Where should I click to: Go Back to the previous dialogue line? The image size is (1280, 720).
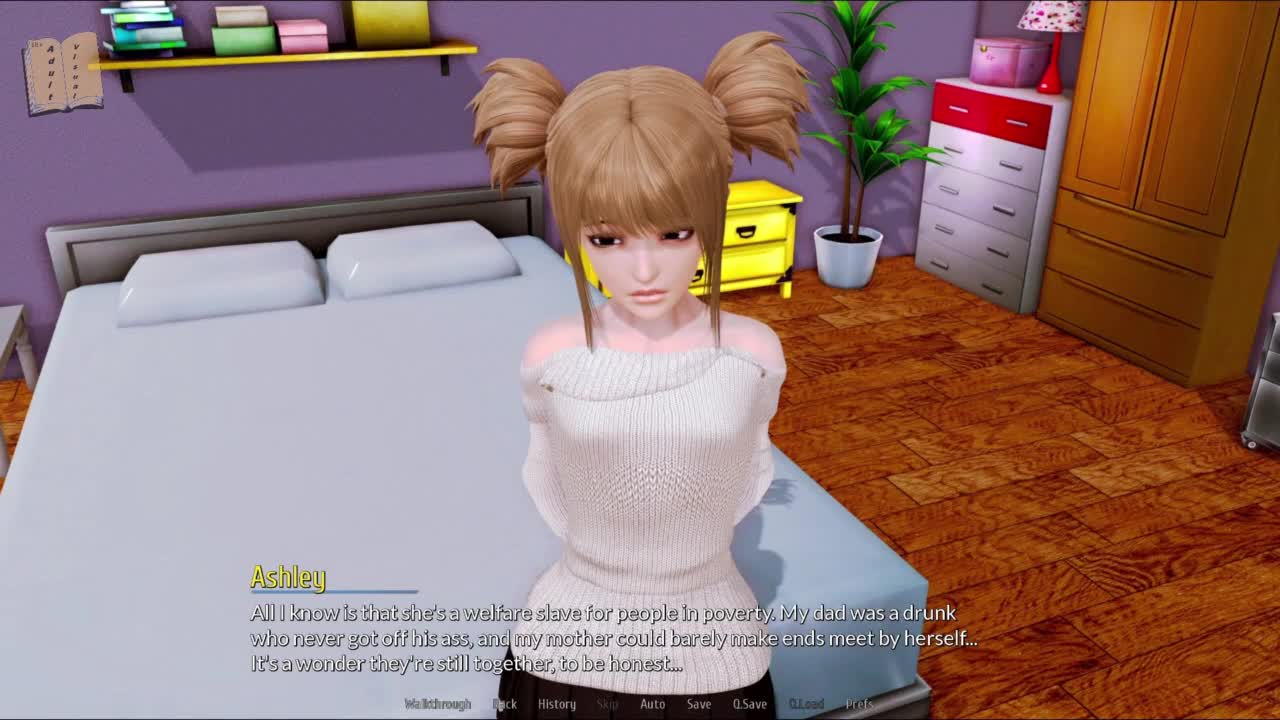coord(505,704)
